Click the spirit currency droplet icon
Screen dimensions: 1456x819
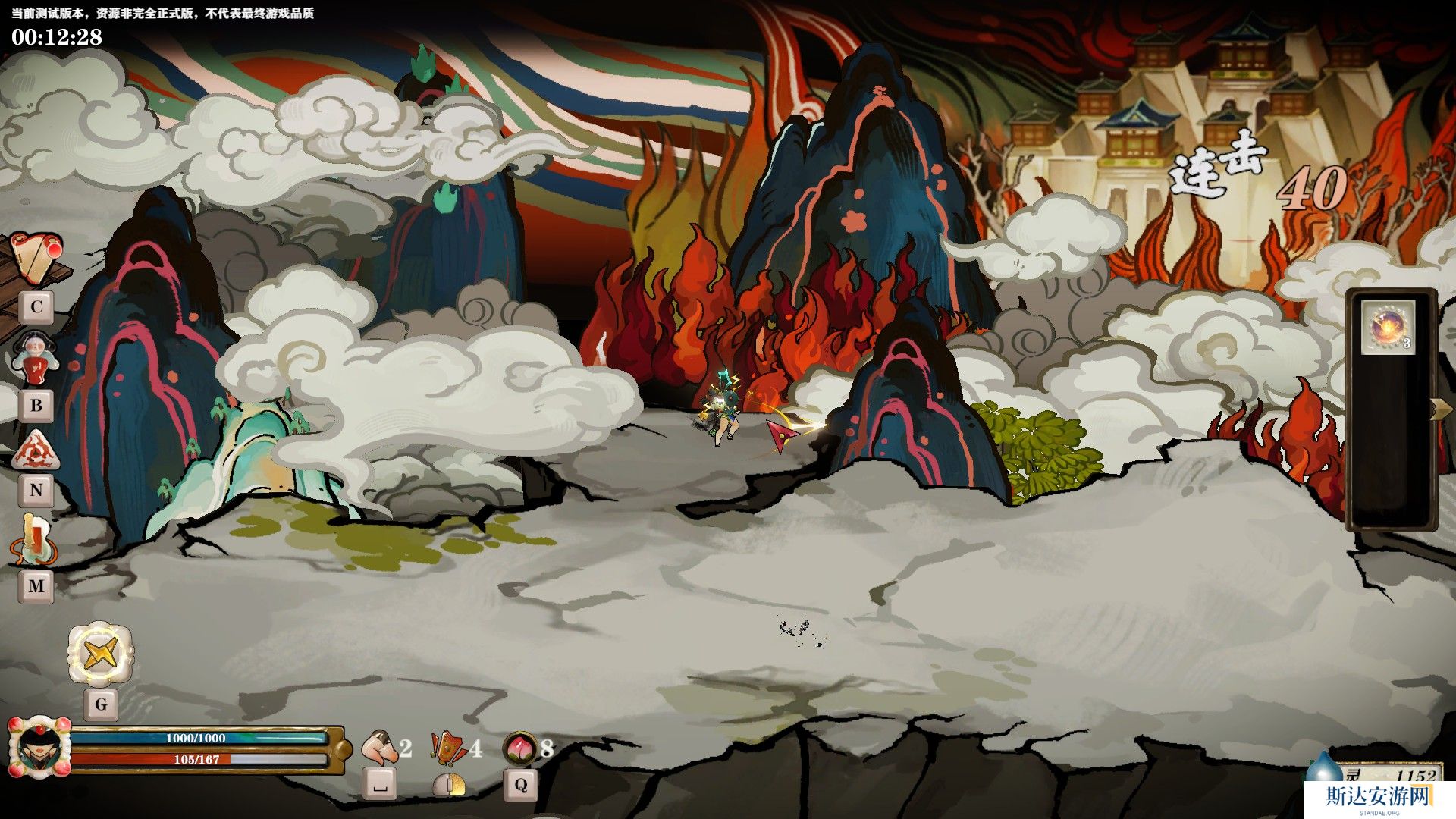tap(1323, 767)
